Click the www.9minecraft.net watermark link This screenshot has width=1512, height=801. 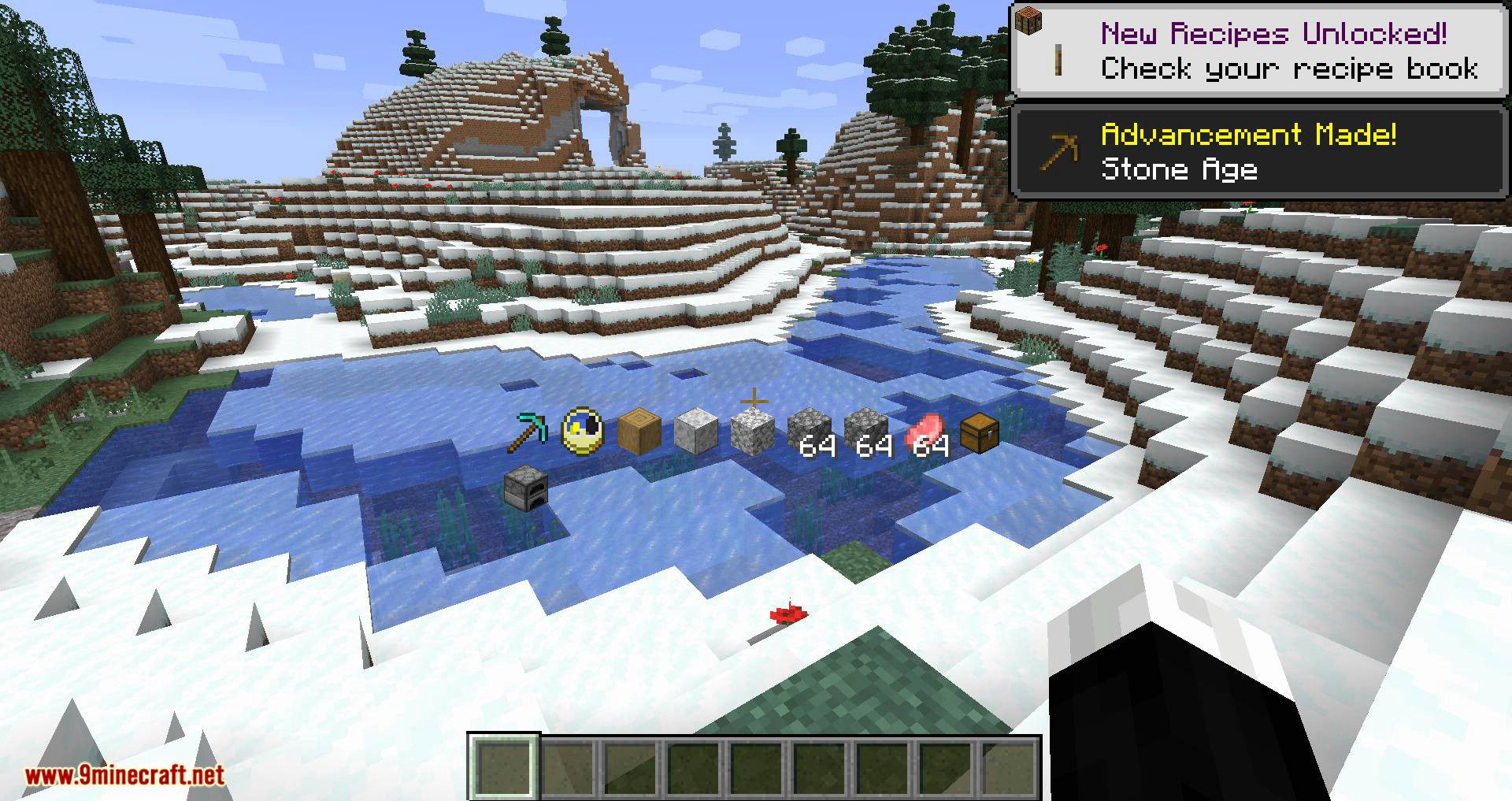(124, 776)
